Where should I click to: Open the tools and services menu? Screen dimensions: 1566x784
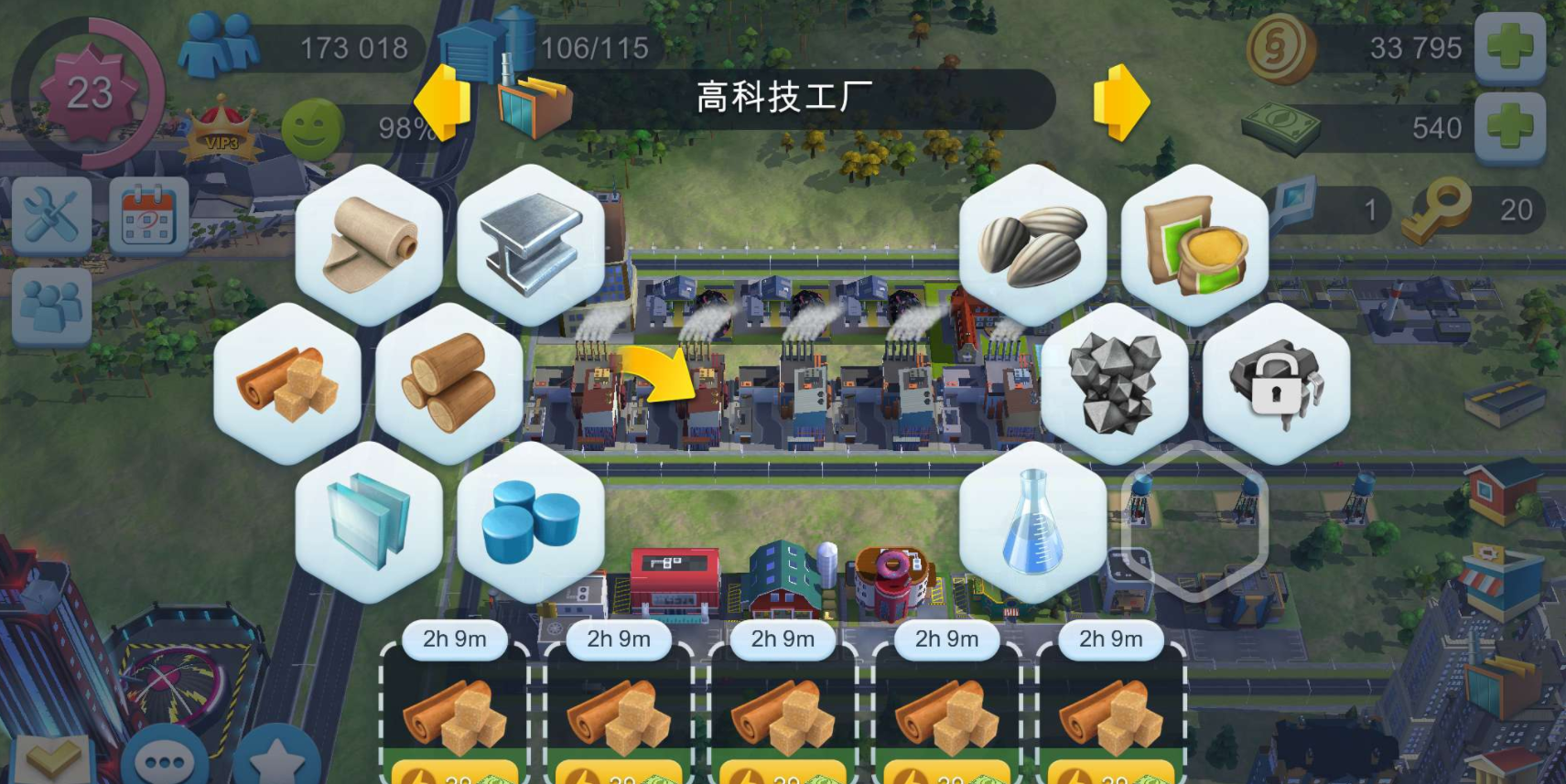click(x=50, y=217)
